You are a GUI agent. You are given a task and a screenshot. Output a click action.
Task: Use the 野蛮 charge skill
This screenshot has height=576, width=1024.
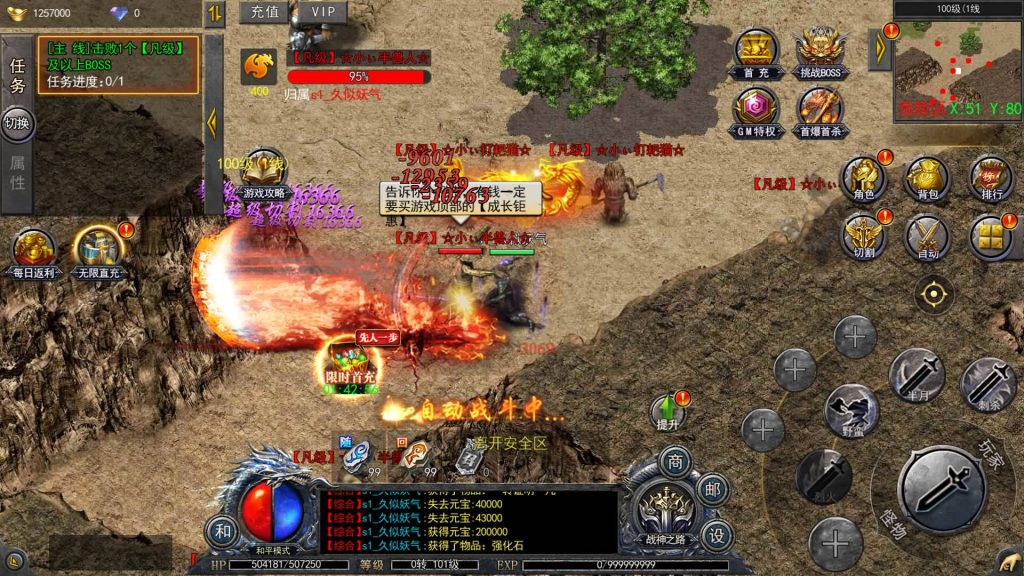point(852,409)
